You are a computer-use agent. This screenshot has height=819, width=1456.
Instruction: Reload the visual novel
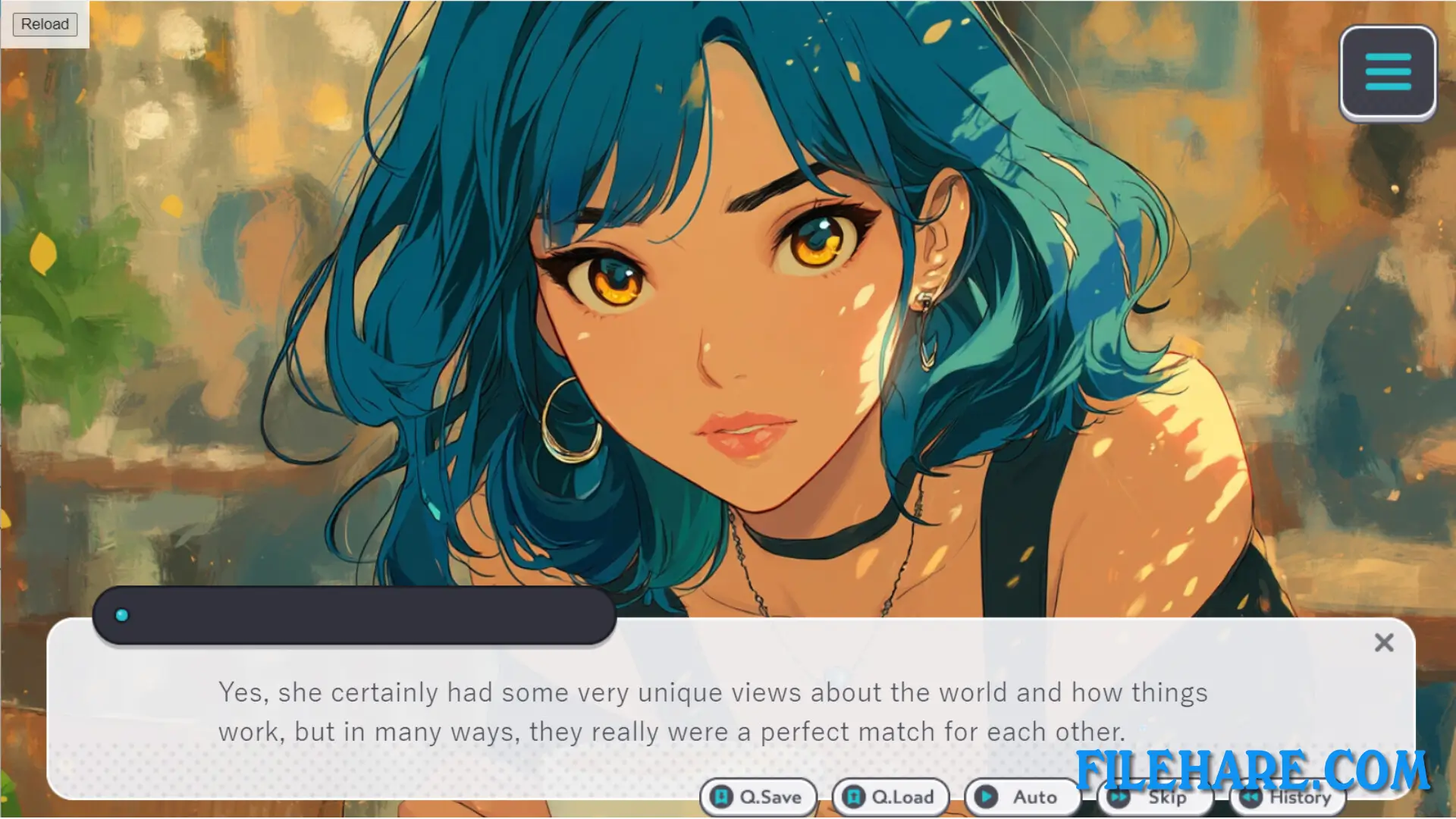tap(44, 24)
